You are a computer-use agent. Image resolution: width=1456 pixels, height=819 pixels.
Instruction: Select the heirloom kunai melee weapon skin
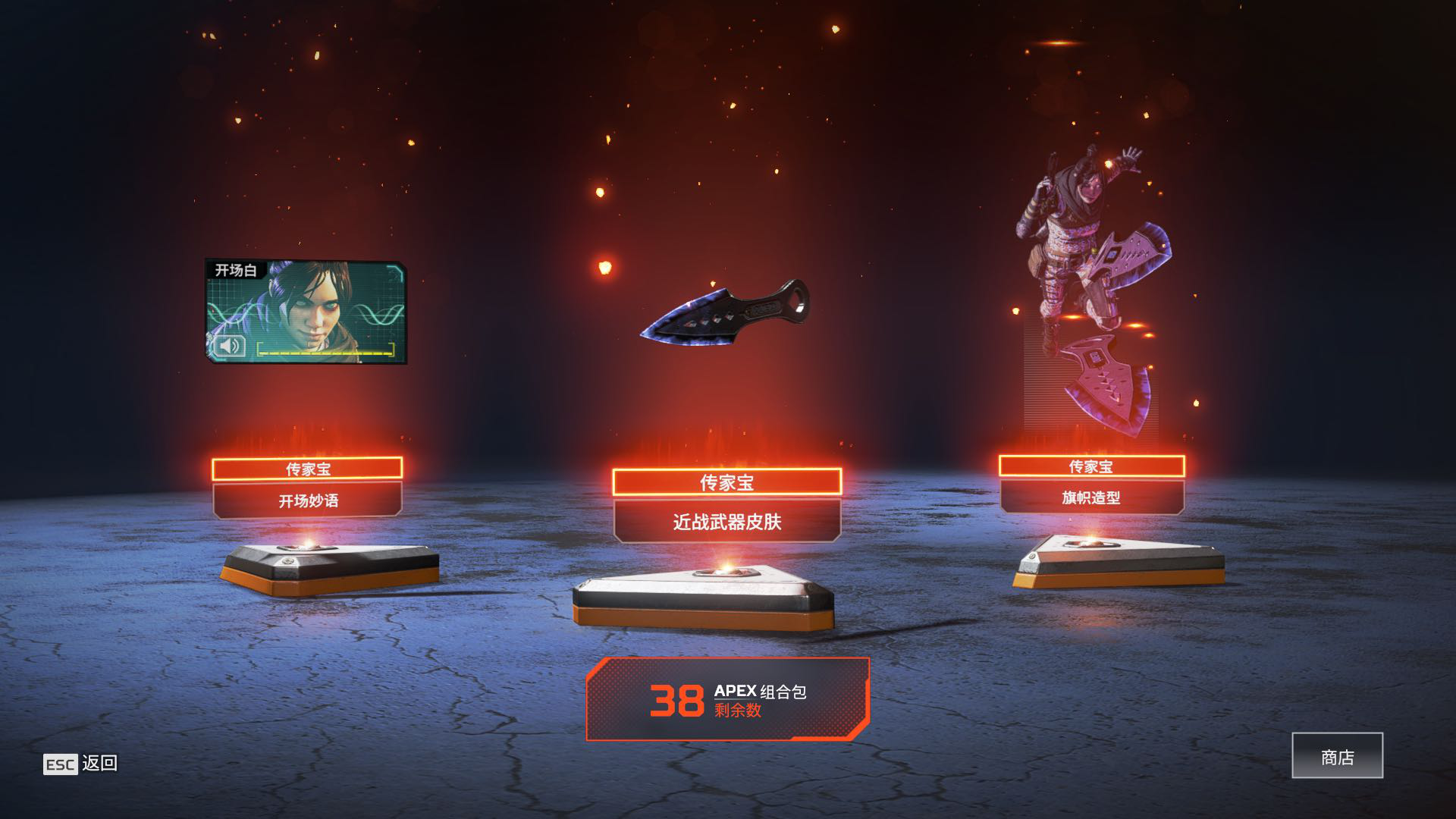point(724,311)
